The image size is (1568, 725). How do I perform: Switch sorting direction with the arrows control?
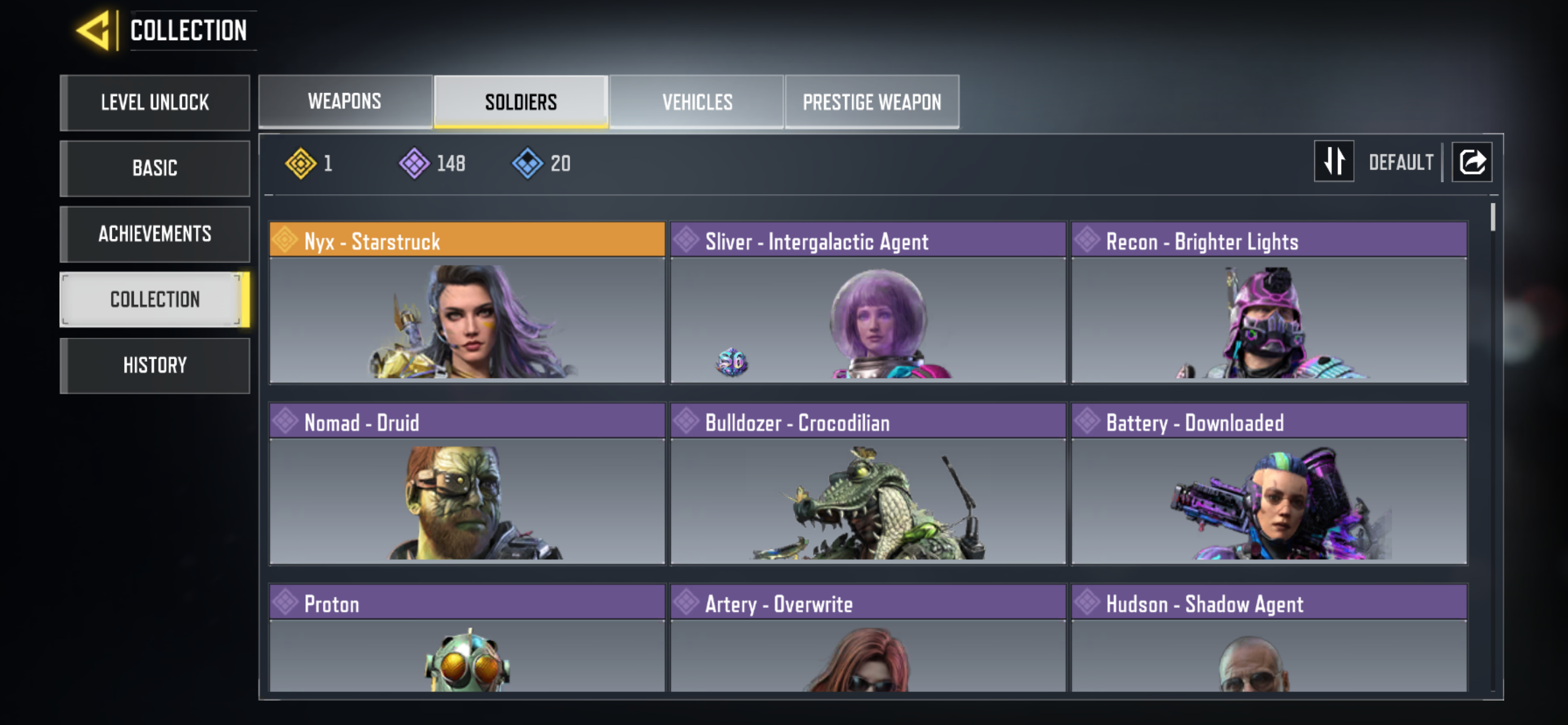(x=1334, y=161)
